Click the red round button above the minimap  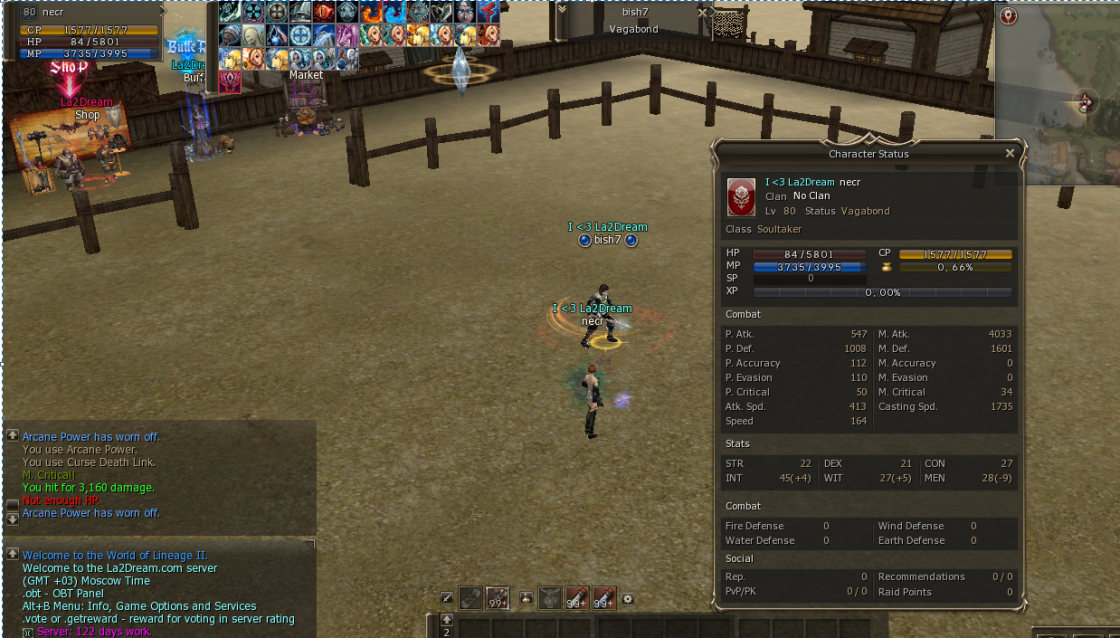pos(1007,16)
